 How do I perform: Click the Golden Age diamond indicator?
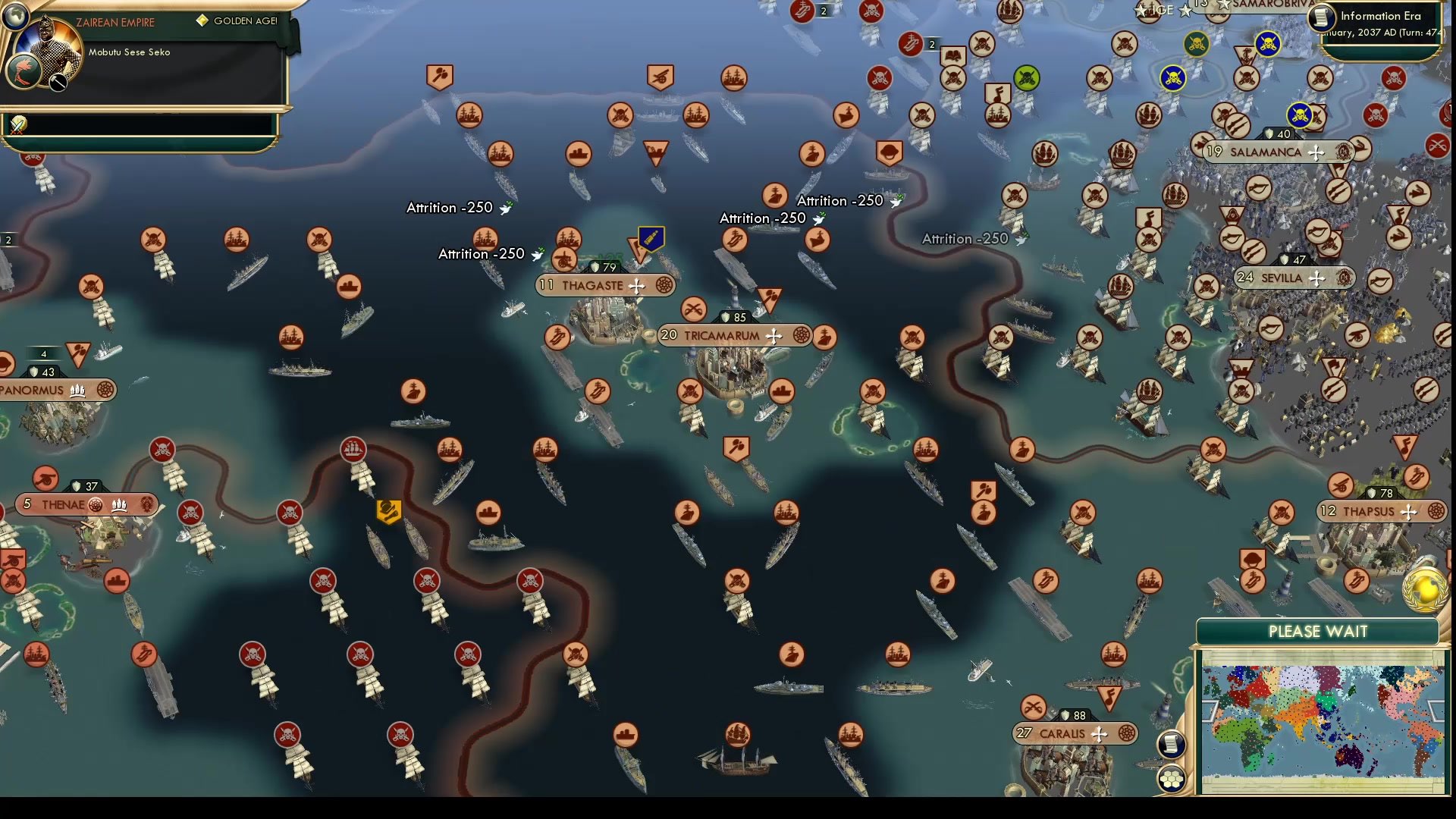click(x=202, y=20)
